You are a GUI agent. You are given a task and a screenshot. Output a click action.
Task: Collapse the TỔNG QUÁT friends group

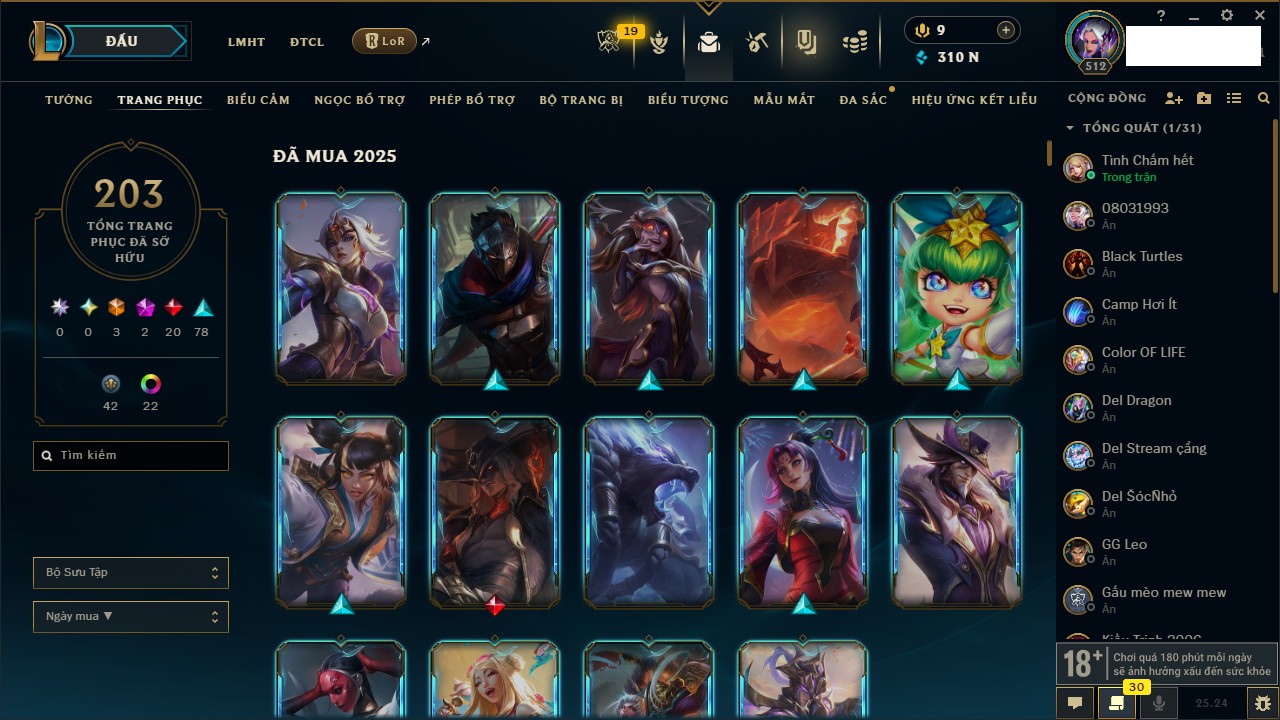(x=1070, y=128)
